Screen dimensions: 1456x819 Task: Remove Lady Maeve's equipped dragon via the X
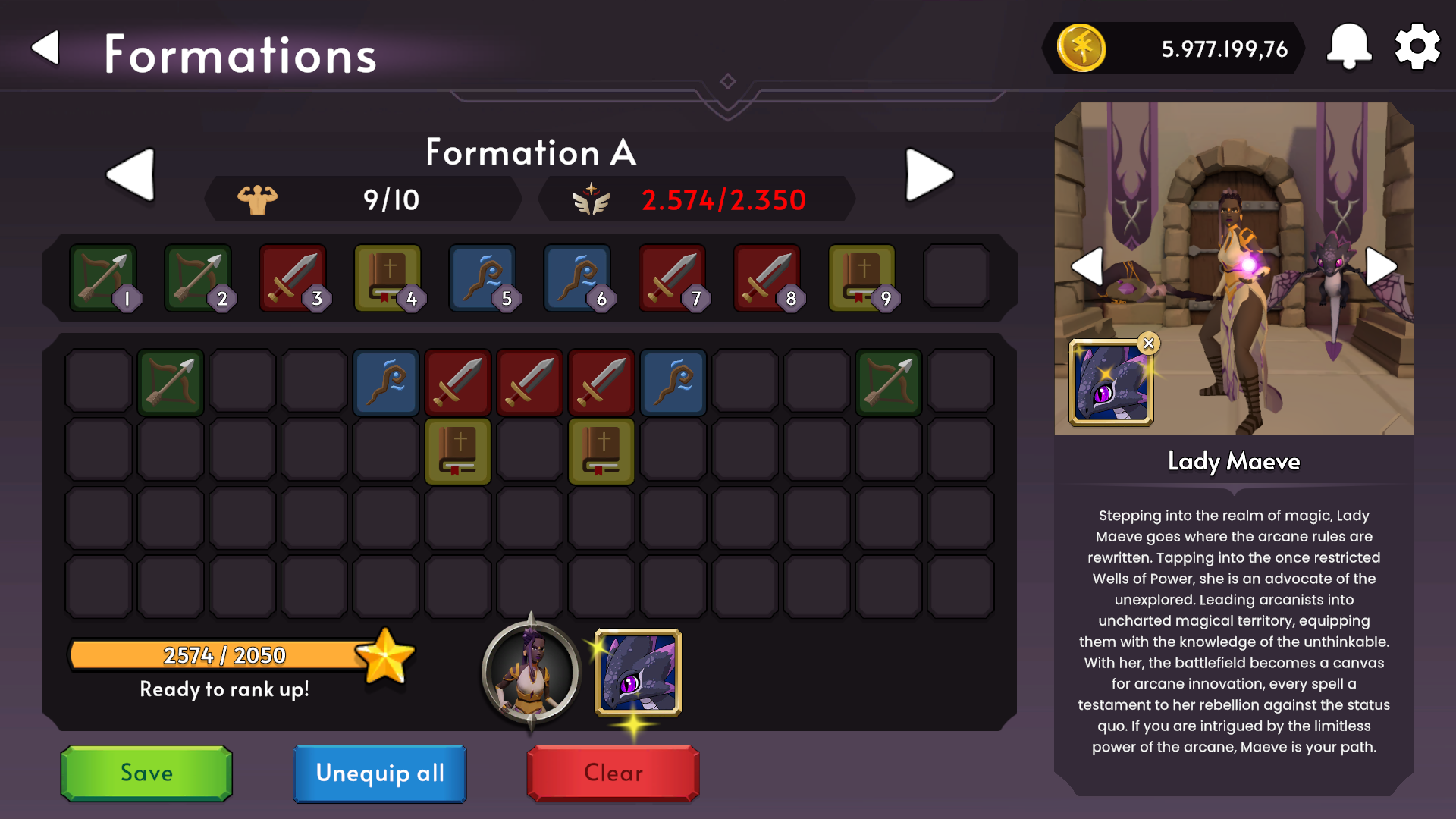click(1150, 343)
